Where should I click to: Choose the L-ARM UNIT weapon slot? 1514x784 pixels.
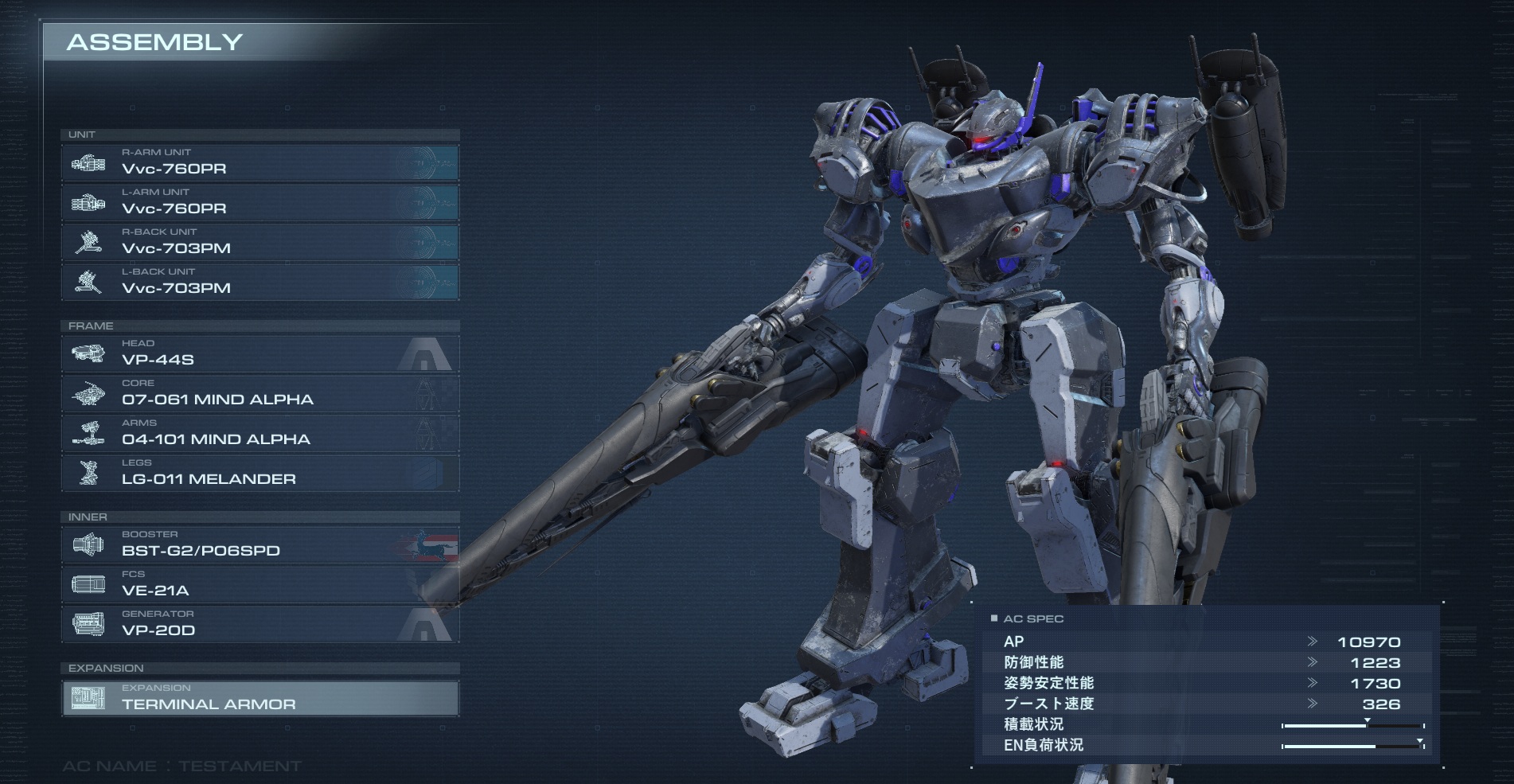(x=260, y=203)
